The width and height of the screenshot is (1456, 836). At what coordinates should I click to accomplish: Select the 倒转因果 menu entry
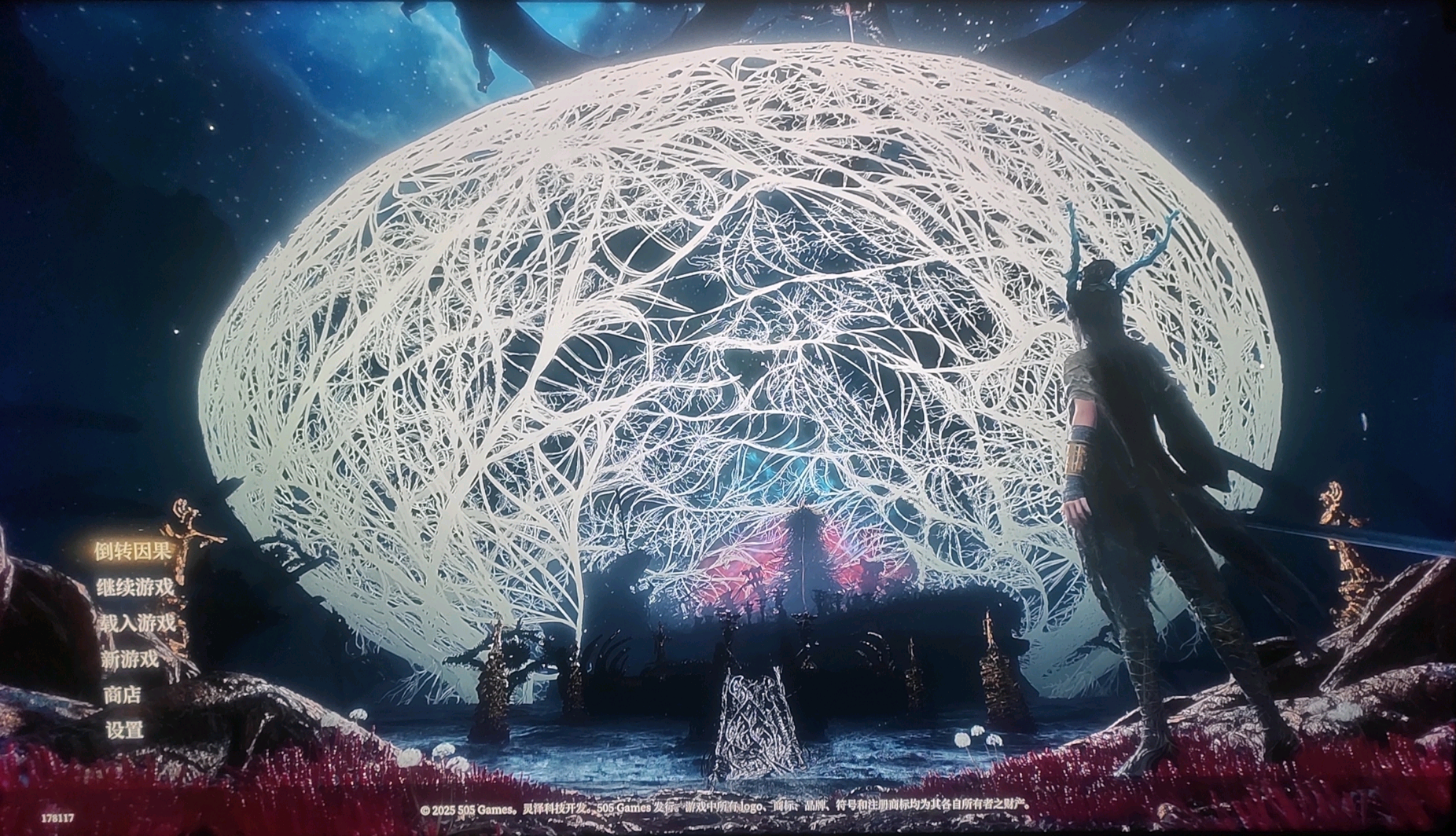click(133, 551)
